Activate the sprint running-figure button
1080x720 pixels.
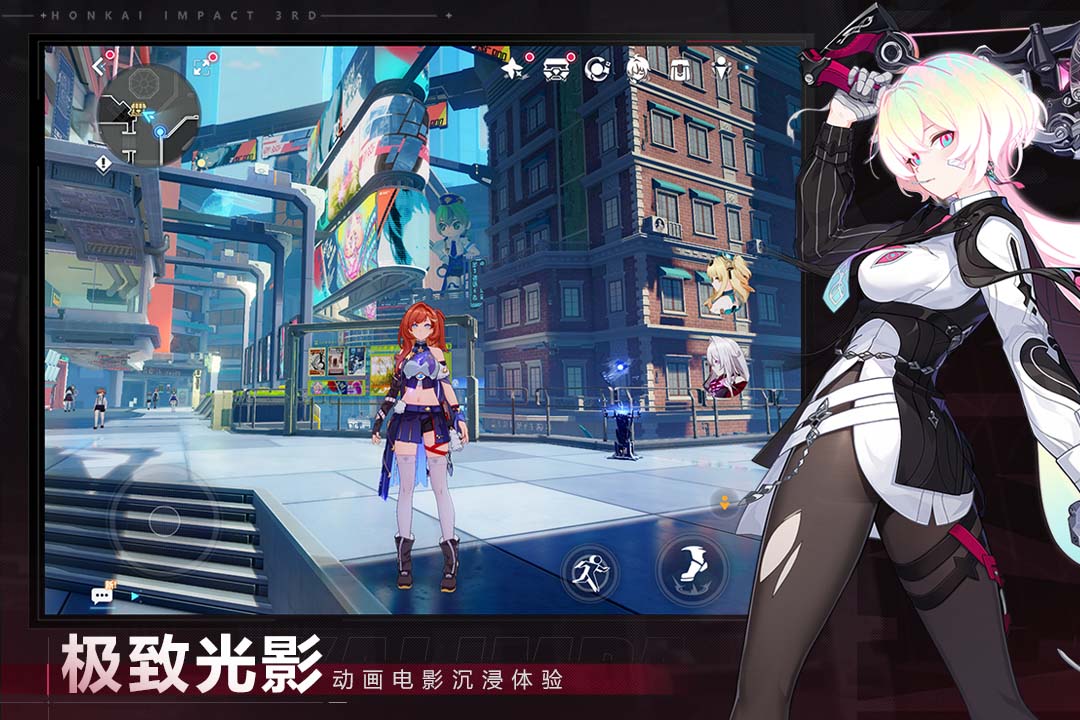(588, 573)
